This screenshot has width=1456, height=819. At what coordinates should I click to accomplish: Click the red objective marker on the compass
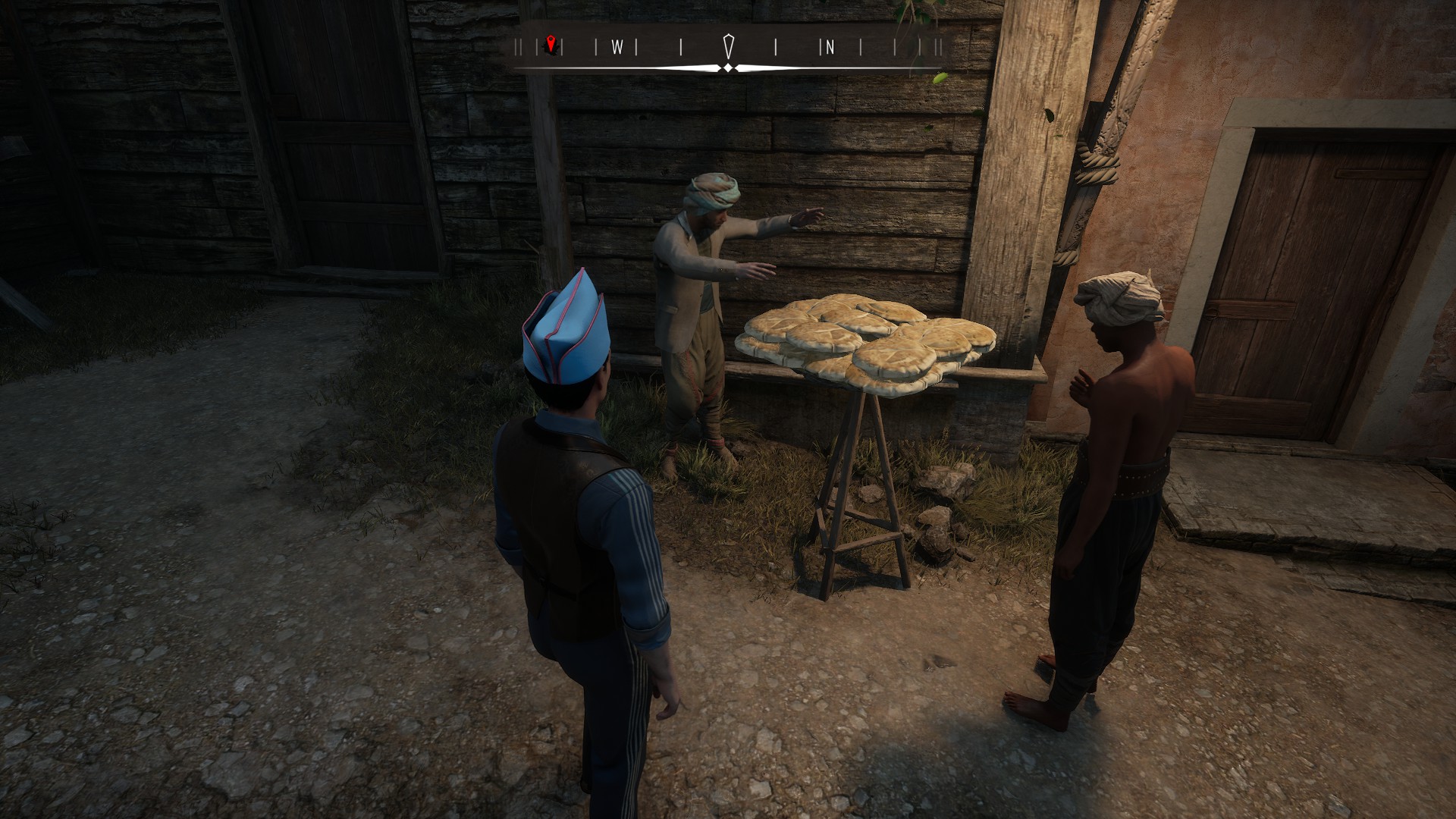pyautogui.click(x=551, y=45)
